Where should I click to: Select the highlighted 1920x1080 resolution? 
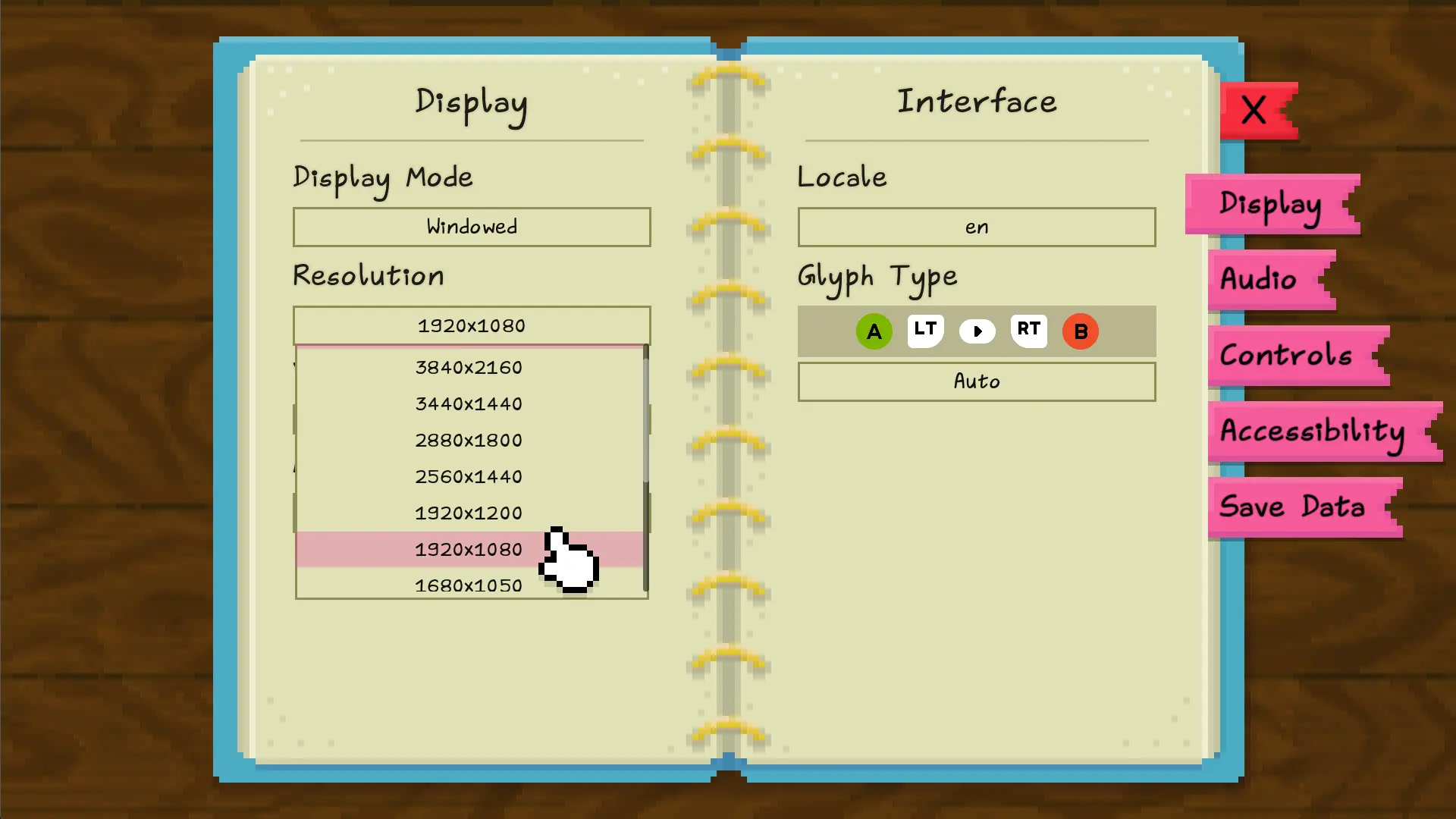[469, 549]
